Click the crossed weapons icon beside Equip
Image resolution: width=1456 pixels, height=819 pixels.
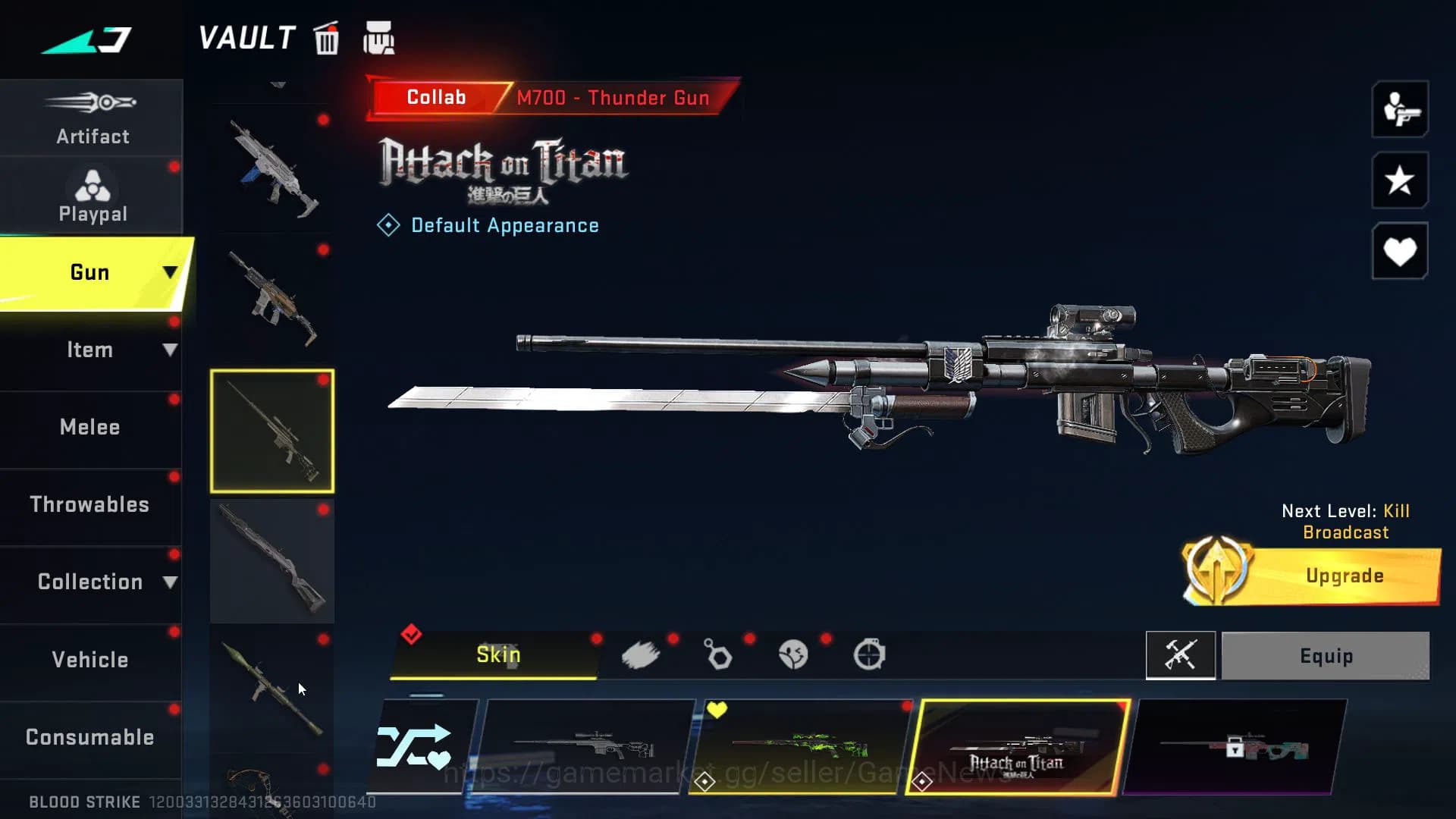pyautogui.click(x=1181, y=656)
